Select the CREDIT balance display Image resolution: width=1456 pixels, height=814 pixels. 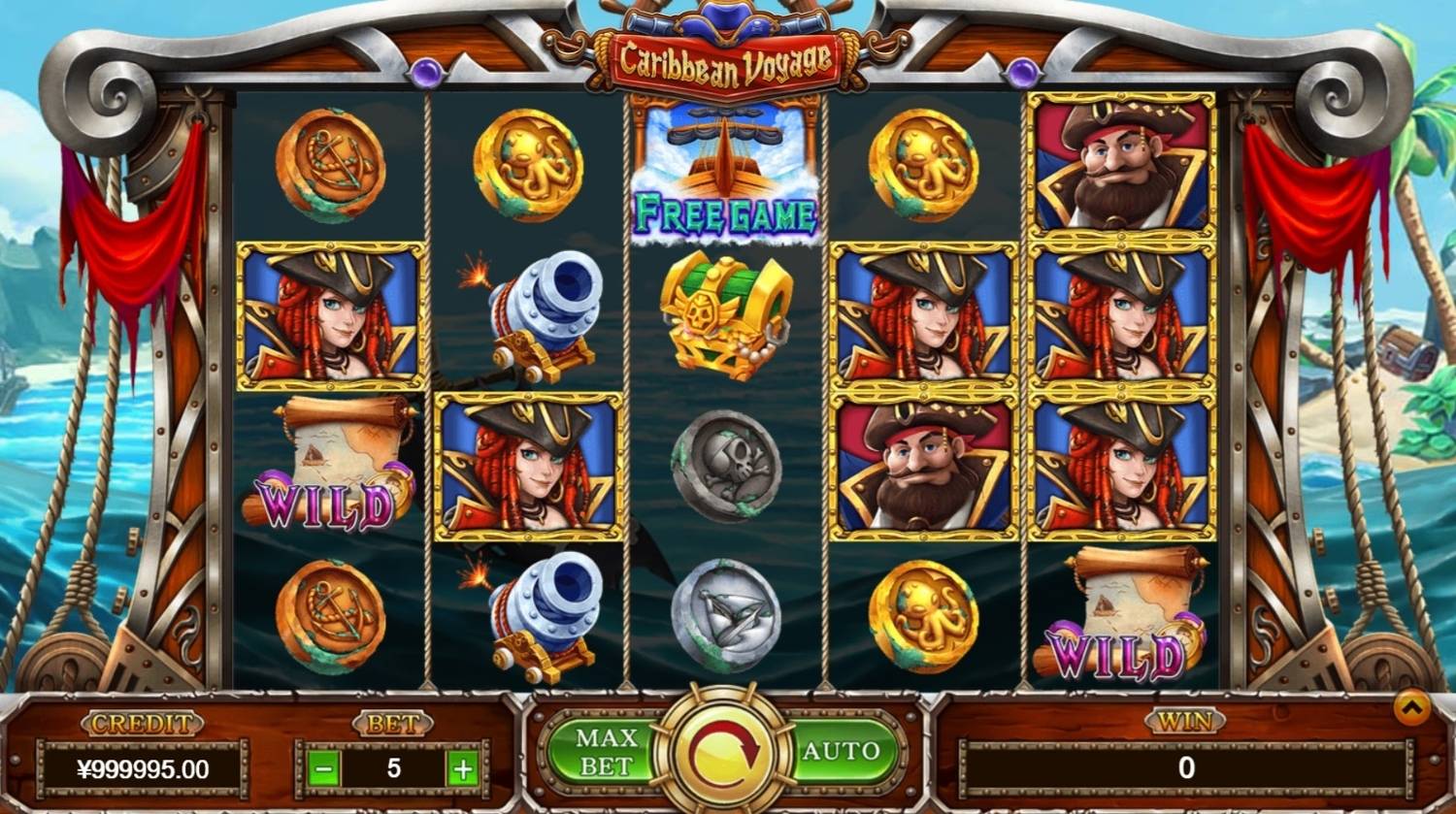(144, 766)
